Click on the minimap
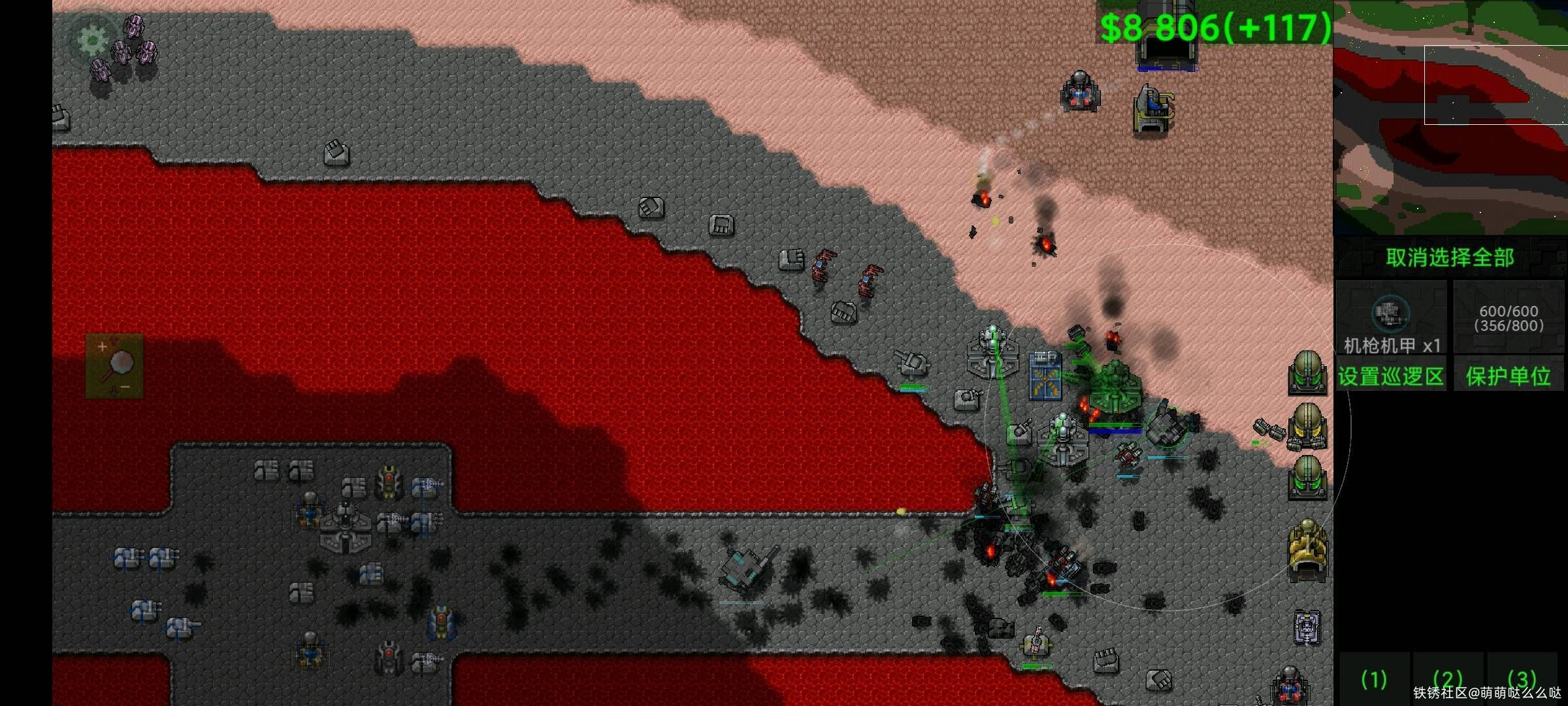 point(1450,118)
